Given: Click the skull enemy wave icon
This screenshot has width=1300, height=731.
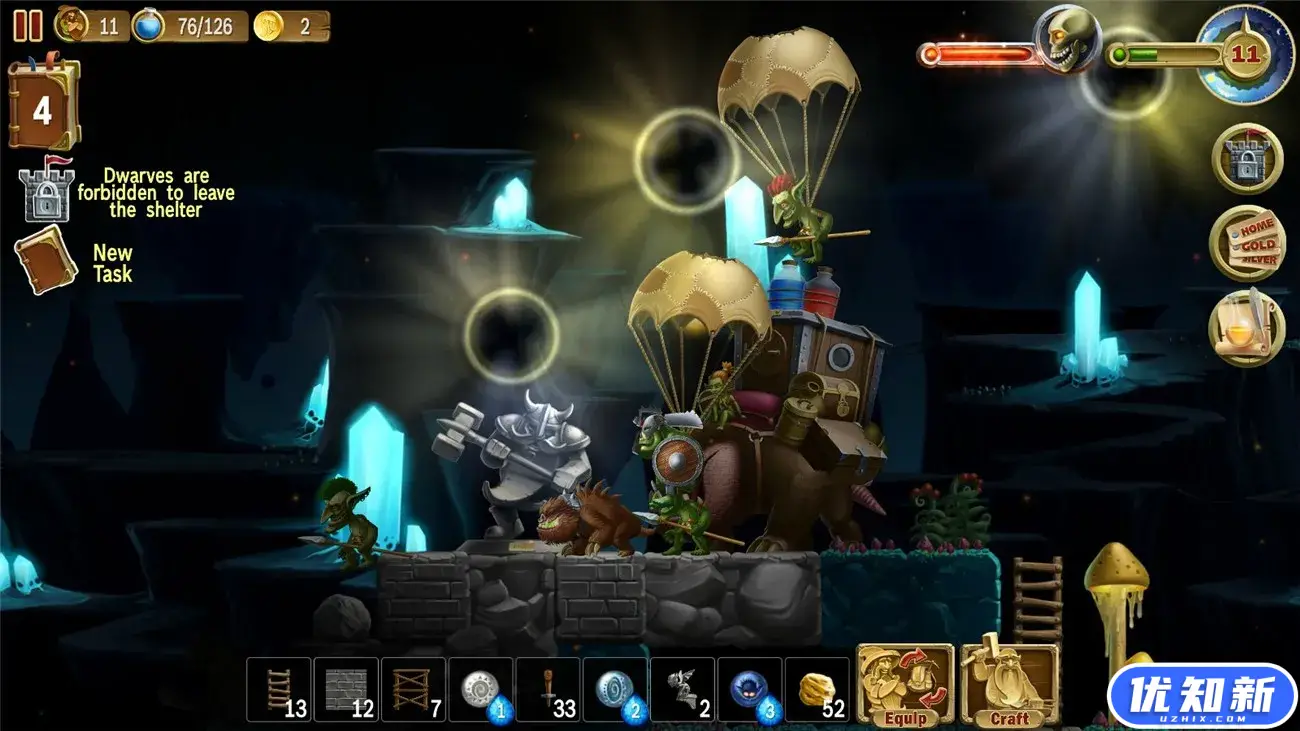Looking at the screenshot, I should tap(1065, 40).
